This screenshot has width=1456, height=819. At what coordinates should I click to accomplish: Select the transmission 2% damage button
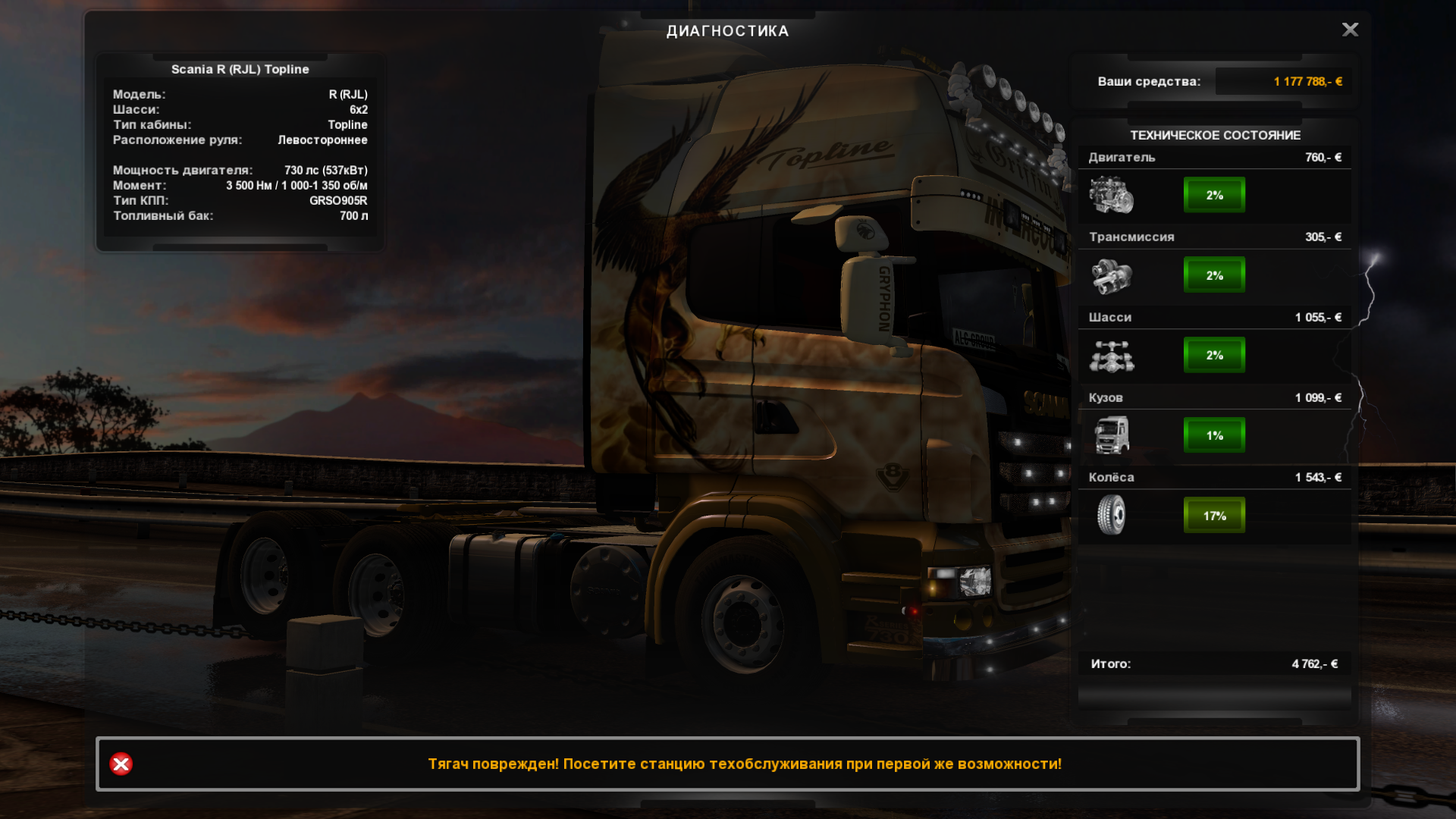pyautogui.click(x=1214, y=275)
